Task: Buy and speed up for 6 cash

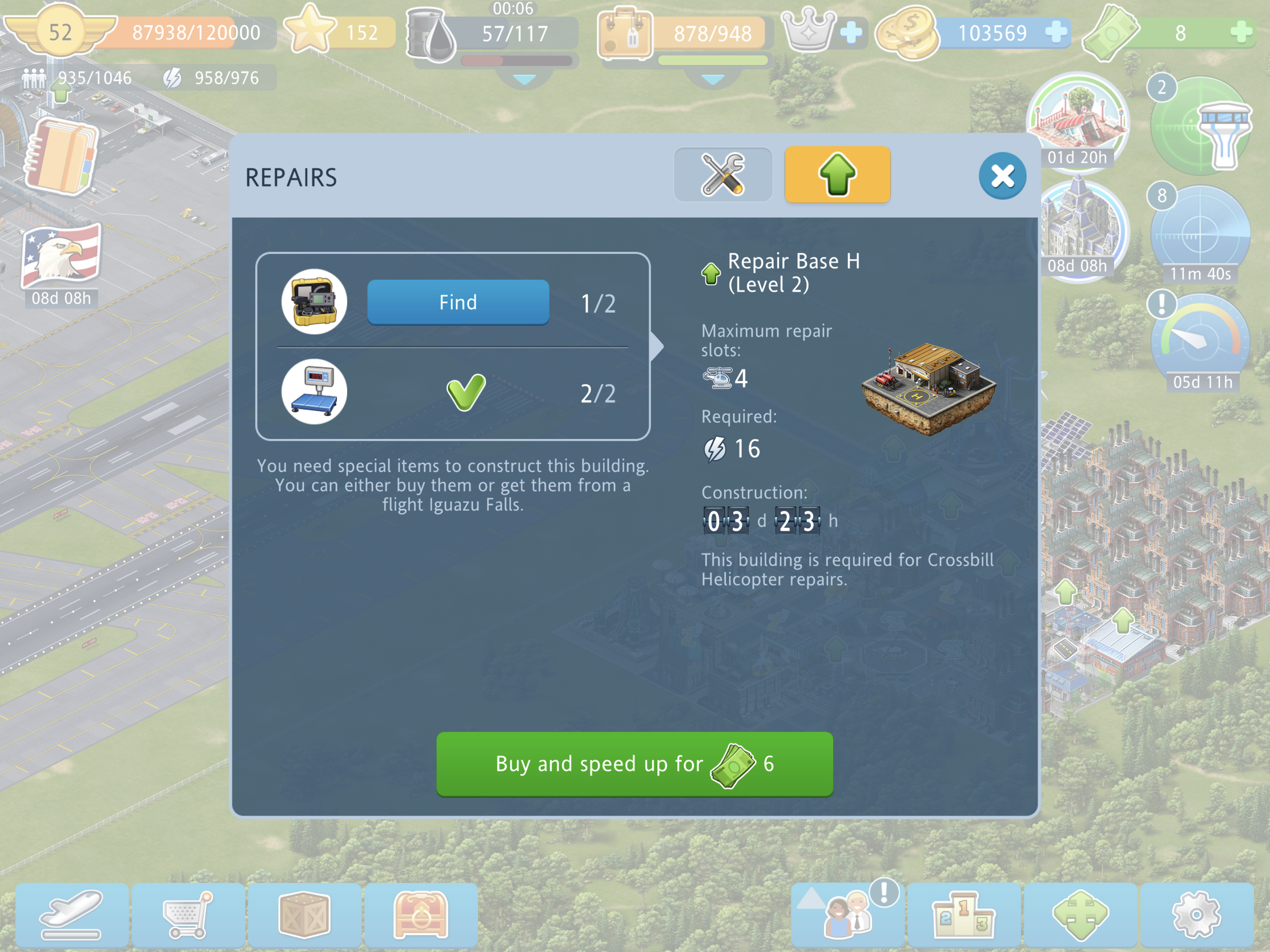Action: (x=634, y=764)
